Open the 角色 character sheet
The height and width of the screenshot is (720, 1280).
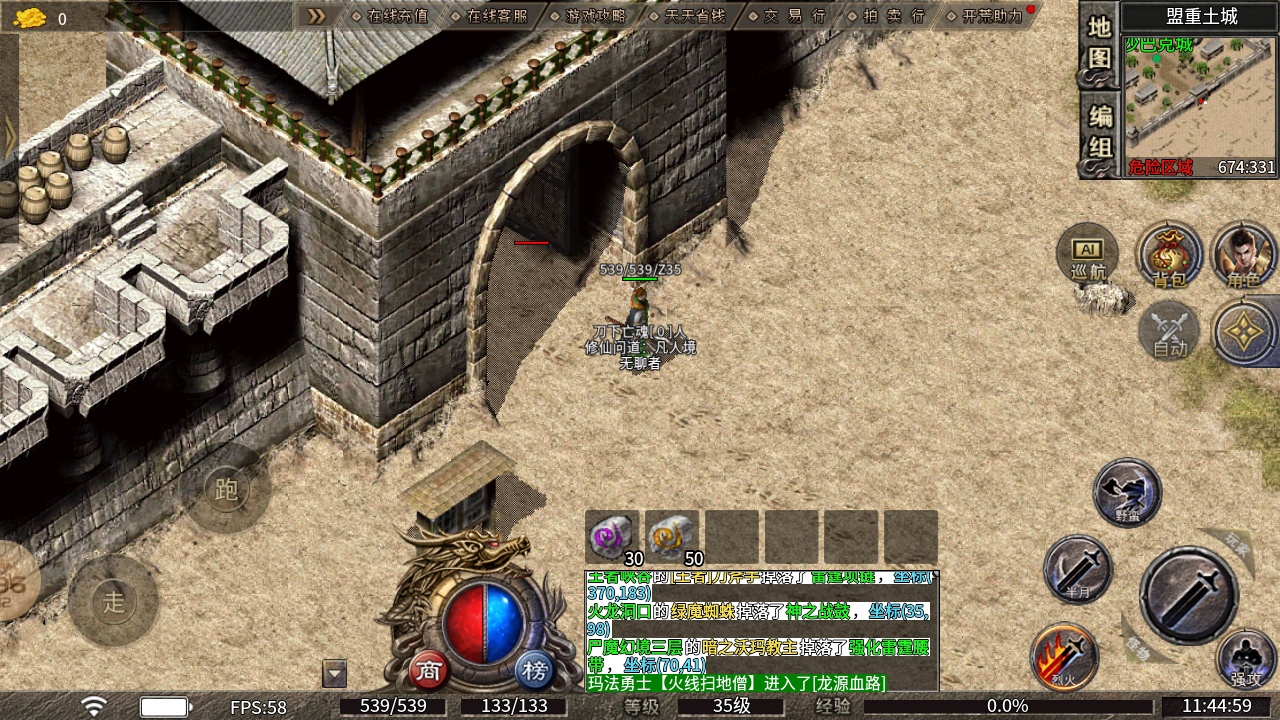click(x=1244, y=255)
